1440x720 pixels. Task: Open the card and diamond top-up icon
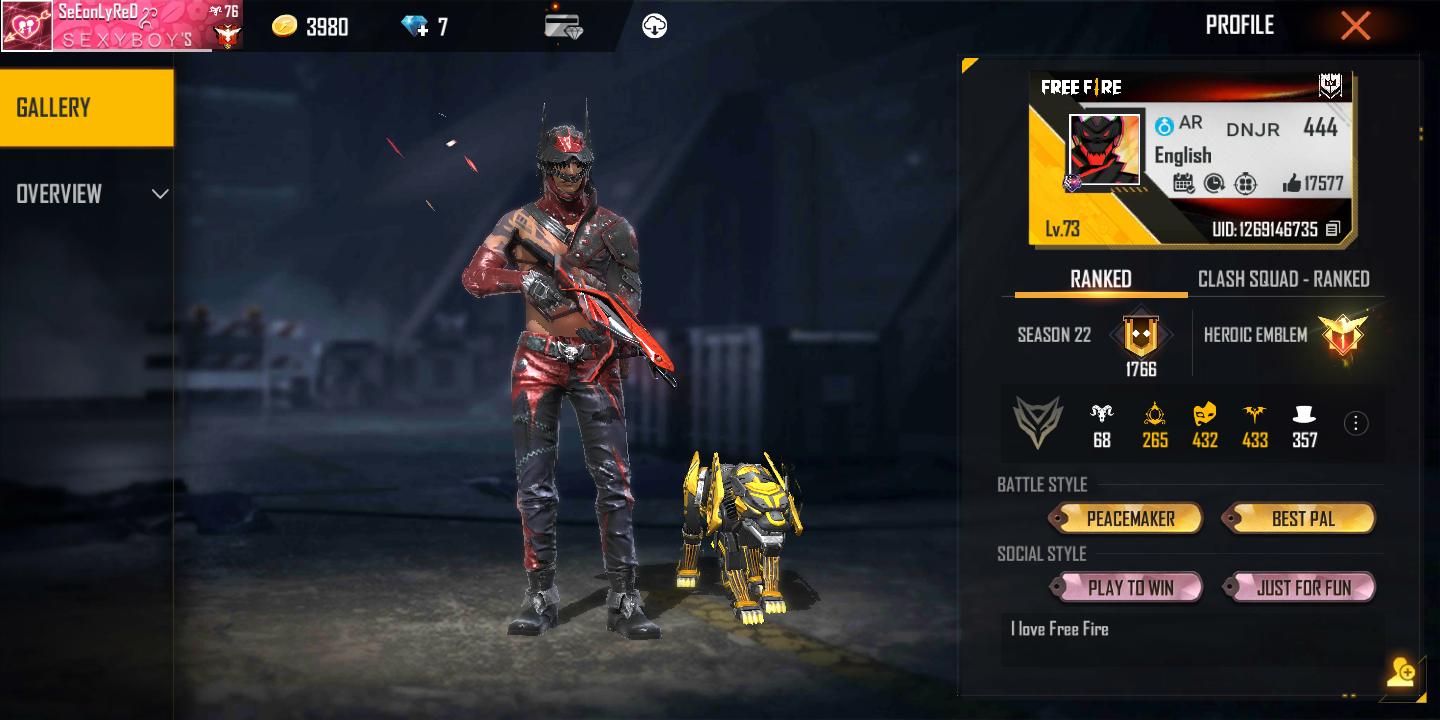point(564,26)
